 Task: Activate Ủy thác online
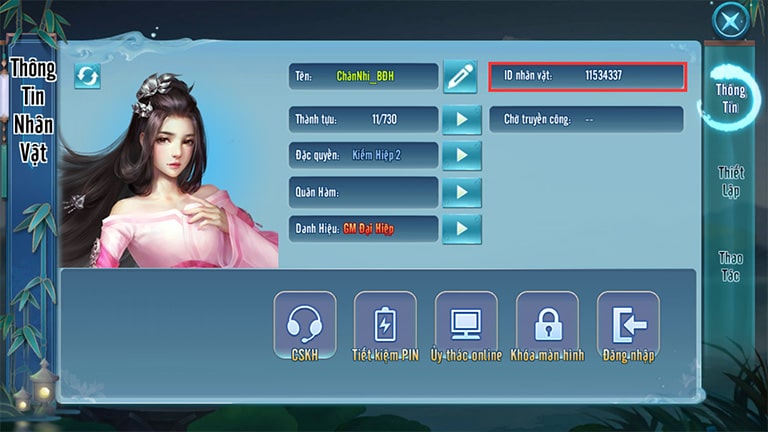pyautogui.click(x=466, y=327)
